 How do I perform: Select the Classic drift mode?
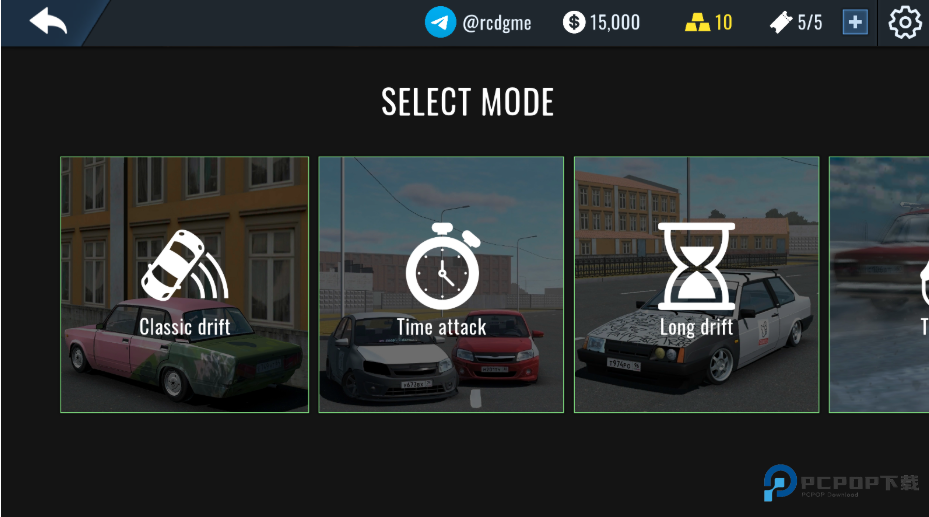tap(185, 284)
